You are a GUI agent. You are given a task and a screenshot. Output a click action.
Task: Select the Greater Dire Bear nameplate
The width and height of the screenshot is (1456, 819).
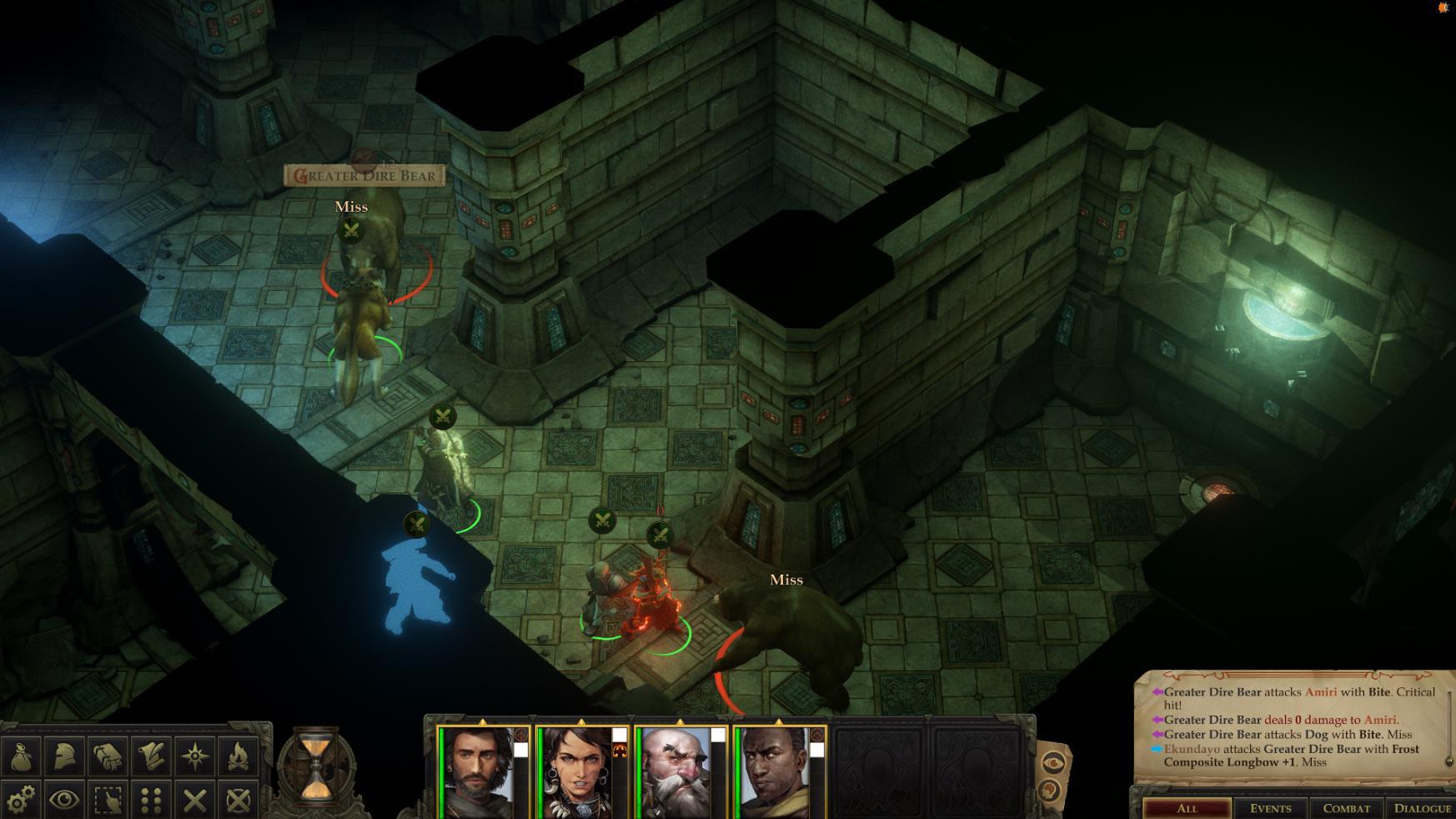point(365,176)
